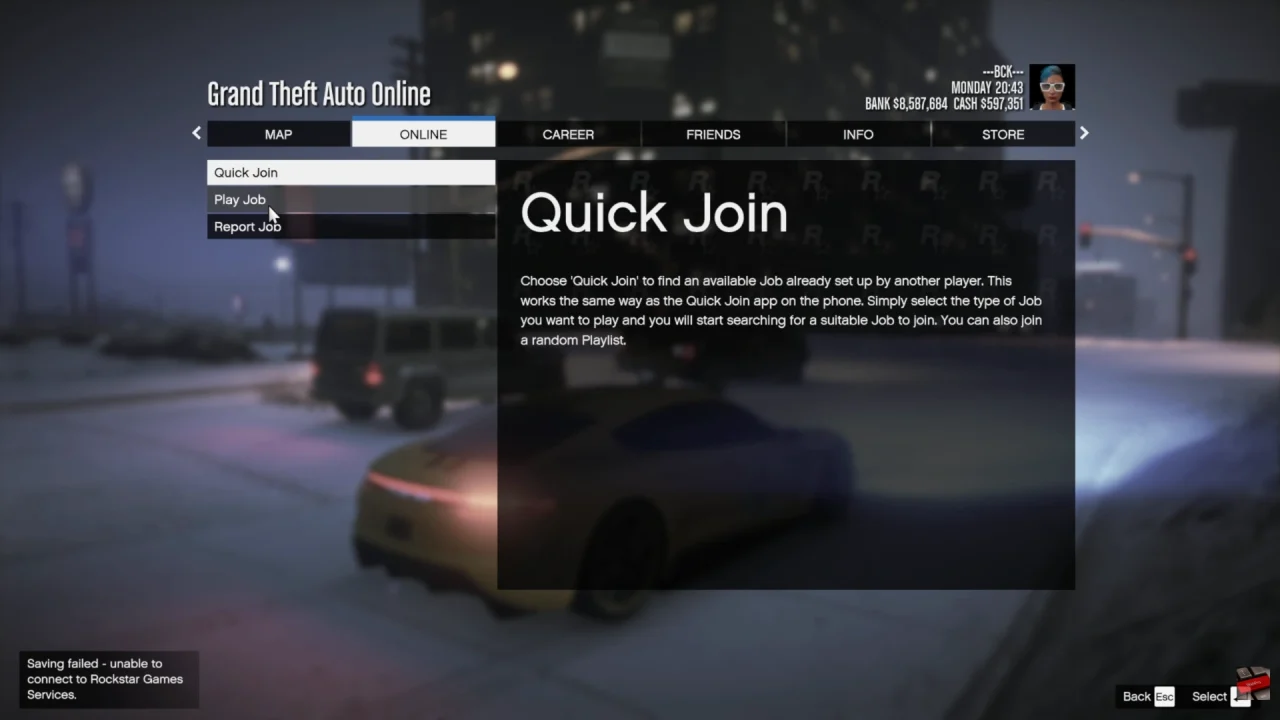The width and height of the screenshot is (1280, 720).
Task: Open the INFO tab
Action: (858, 134)
